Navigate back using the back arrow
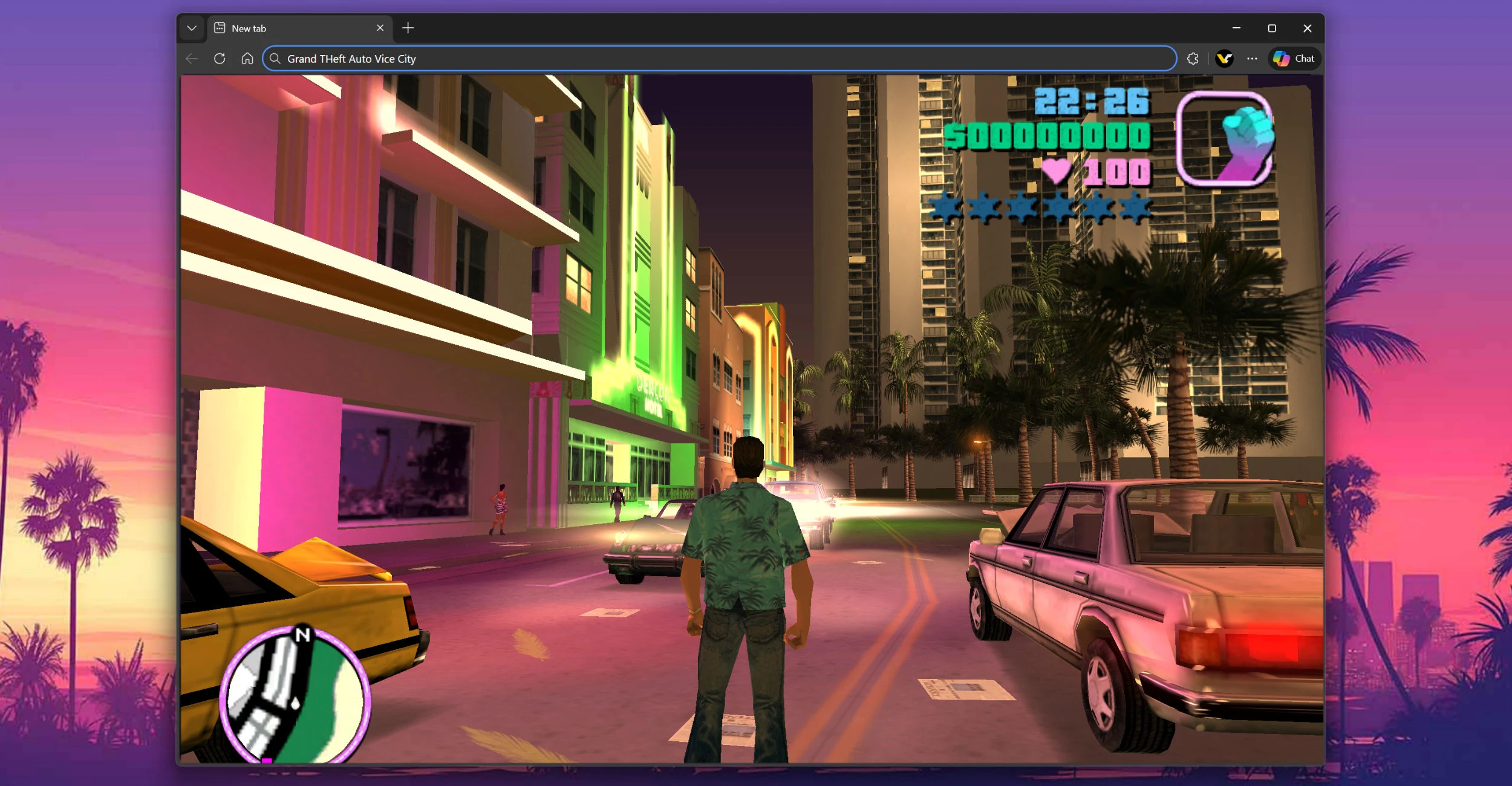The width and height of the screenshot is (1512, 786). [191, 59]
